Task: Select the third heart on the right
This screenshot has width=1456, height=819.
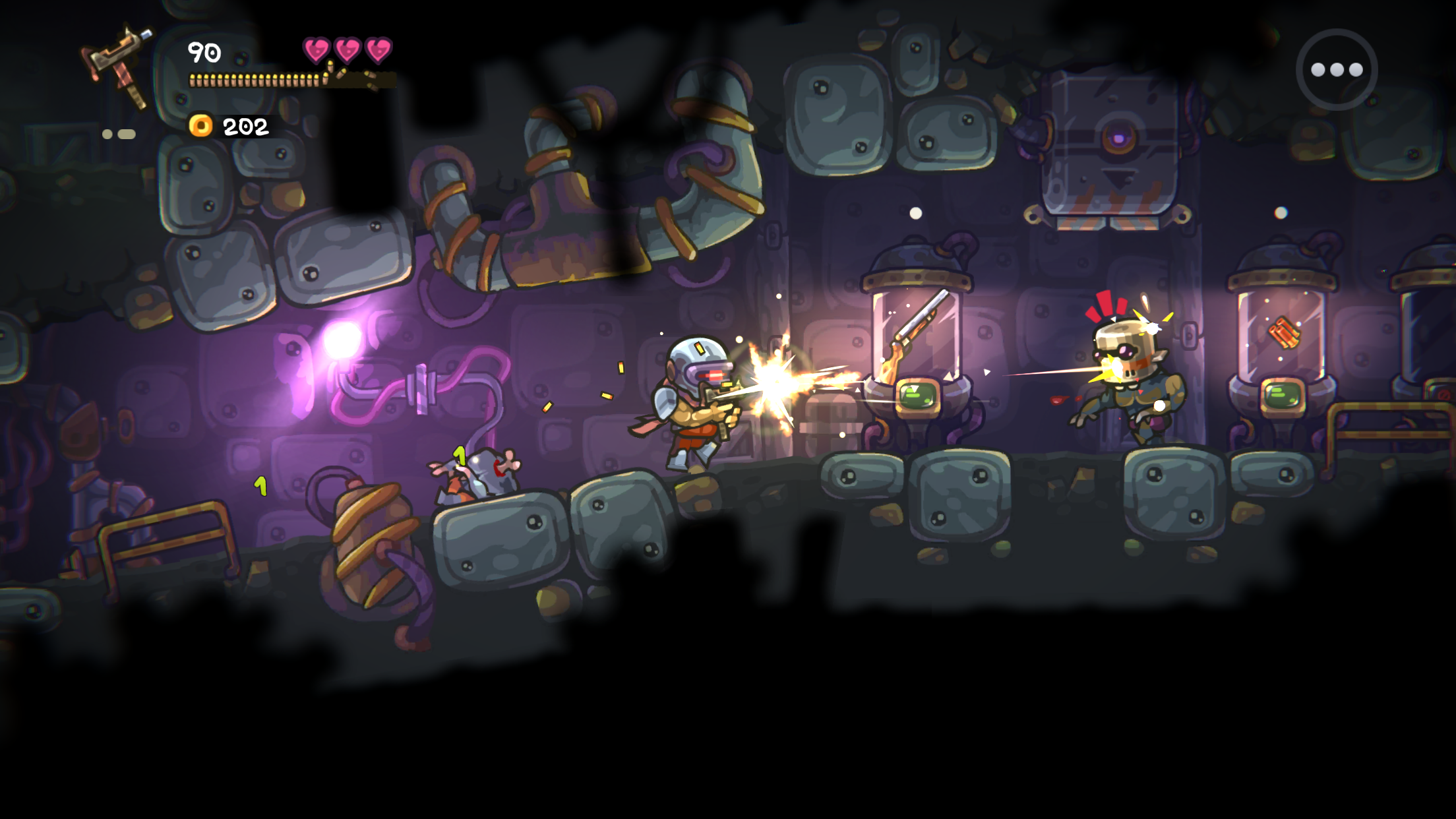Action: pos(376,49)
